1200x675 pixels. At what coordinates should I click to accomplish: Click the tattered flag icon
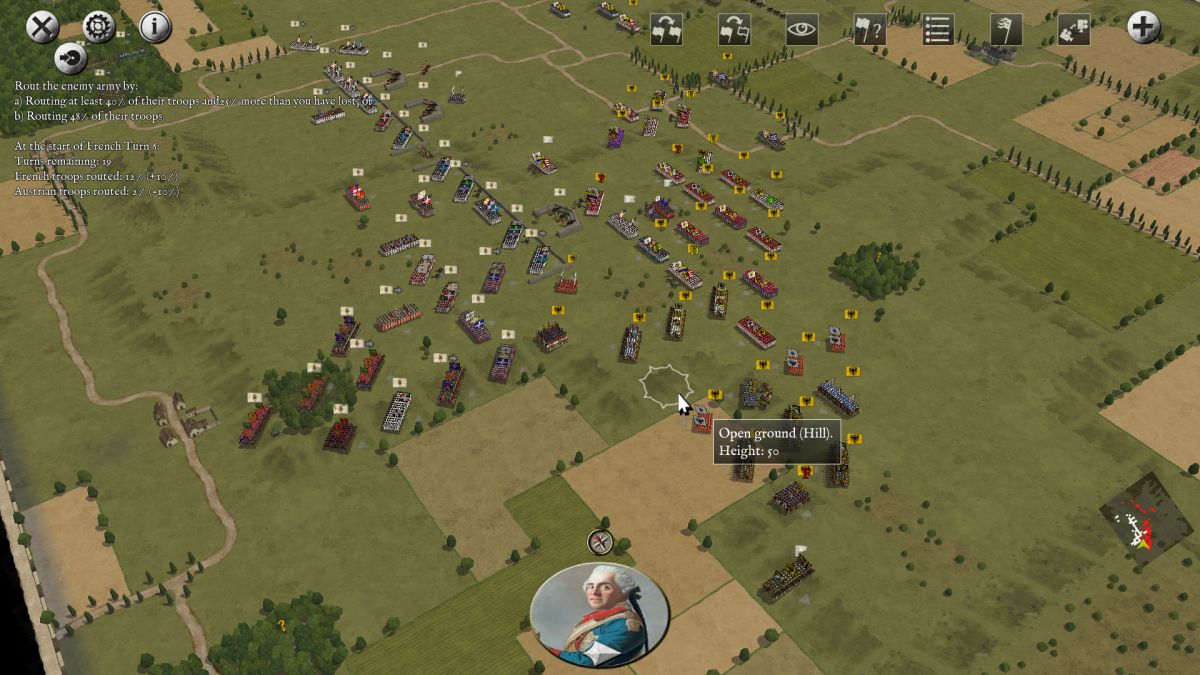(x=1005, y=29)
